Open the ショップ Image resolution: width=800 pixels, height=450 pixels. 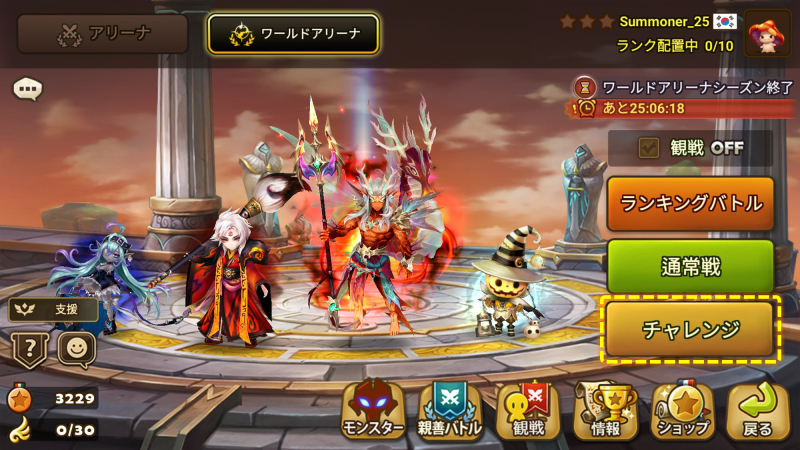click(x=683, y=411)
